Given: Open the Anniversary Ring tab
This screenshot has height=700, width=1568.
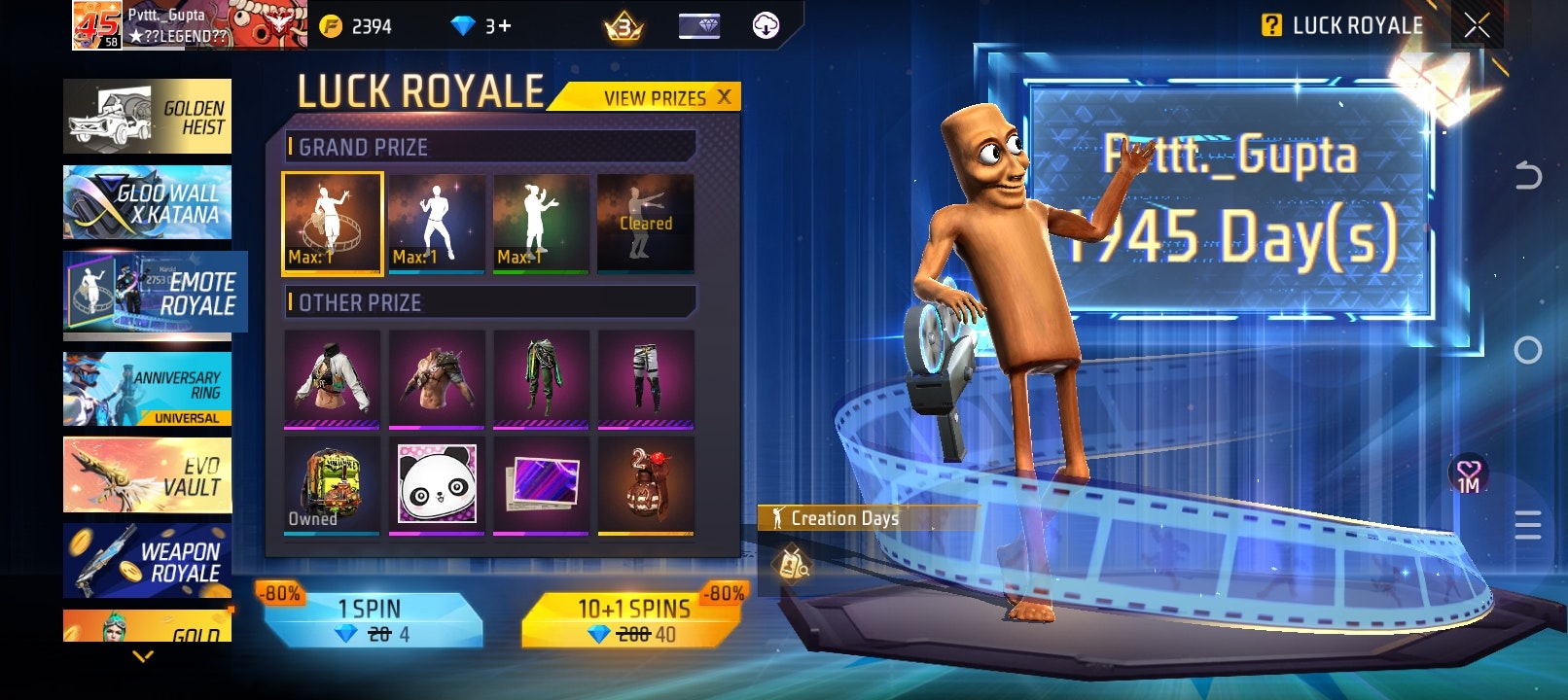Looking at the screenshot, I should tap(147, 389).
